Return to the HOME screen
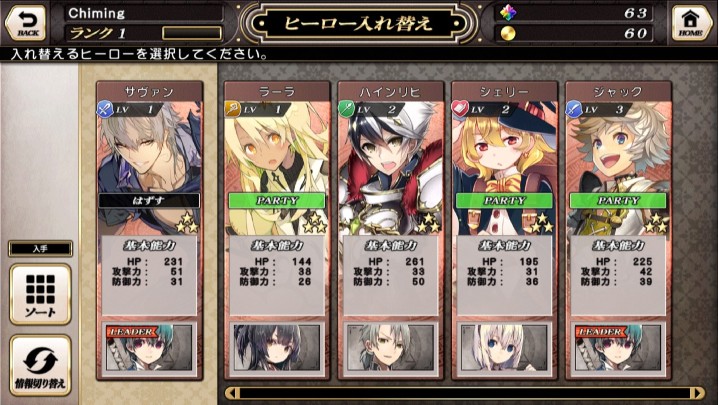718x405 pixels. point(690,20)
